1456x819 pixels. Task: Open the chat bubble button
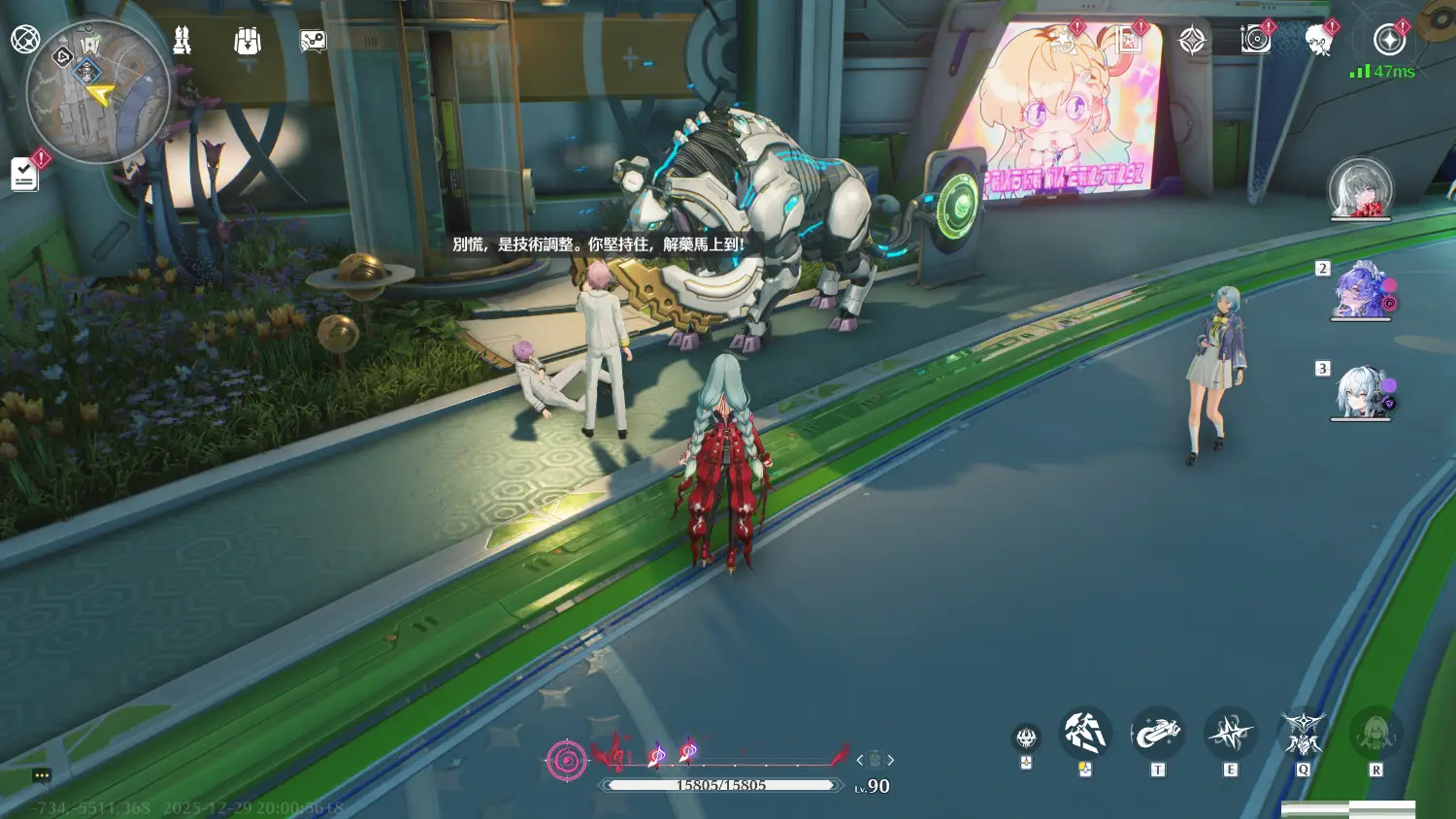[41, 775]
